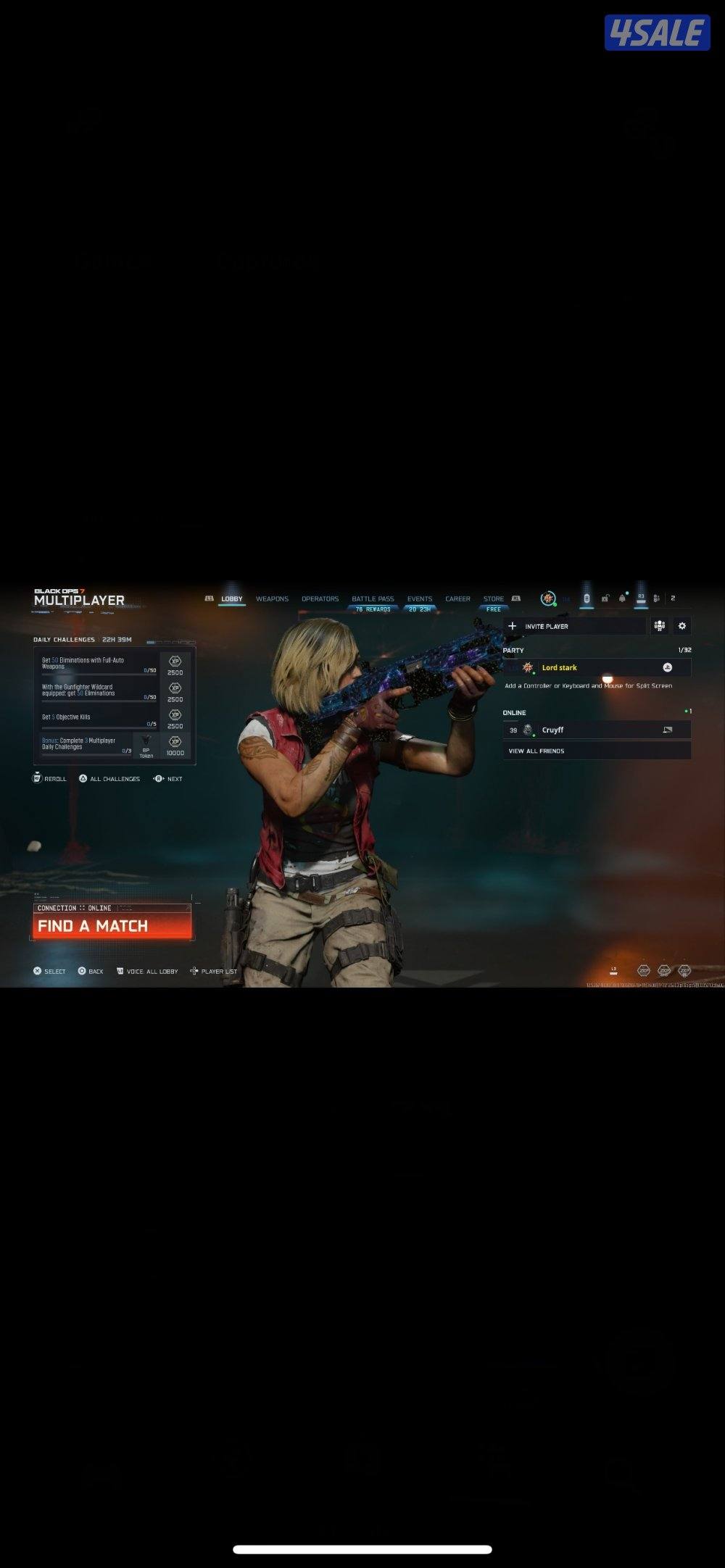Screen dimensions: 725x1568
Task: Open the Store tab
Action: pyautogui.click(x=494, y=599)
